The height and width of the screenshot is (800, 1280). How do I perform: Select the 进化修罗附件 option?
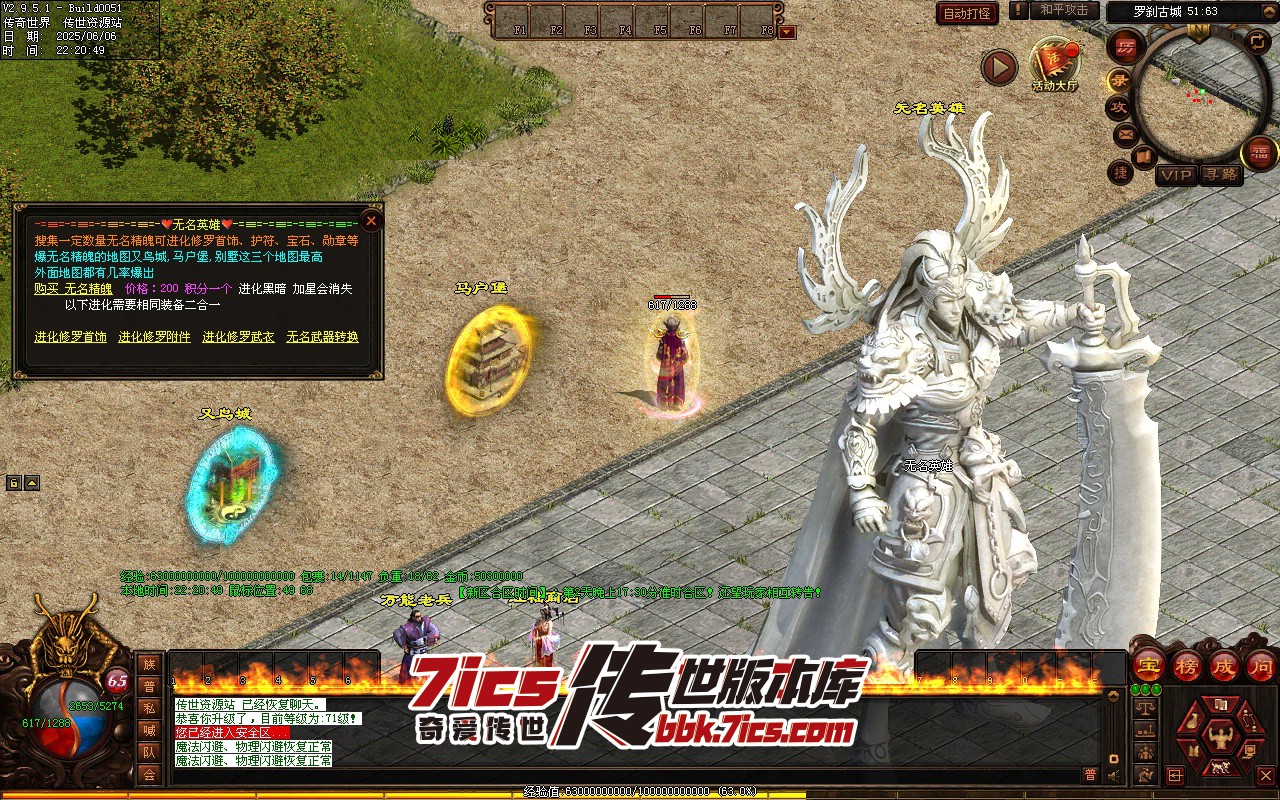pos(154,337)
